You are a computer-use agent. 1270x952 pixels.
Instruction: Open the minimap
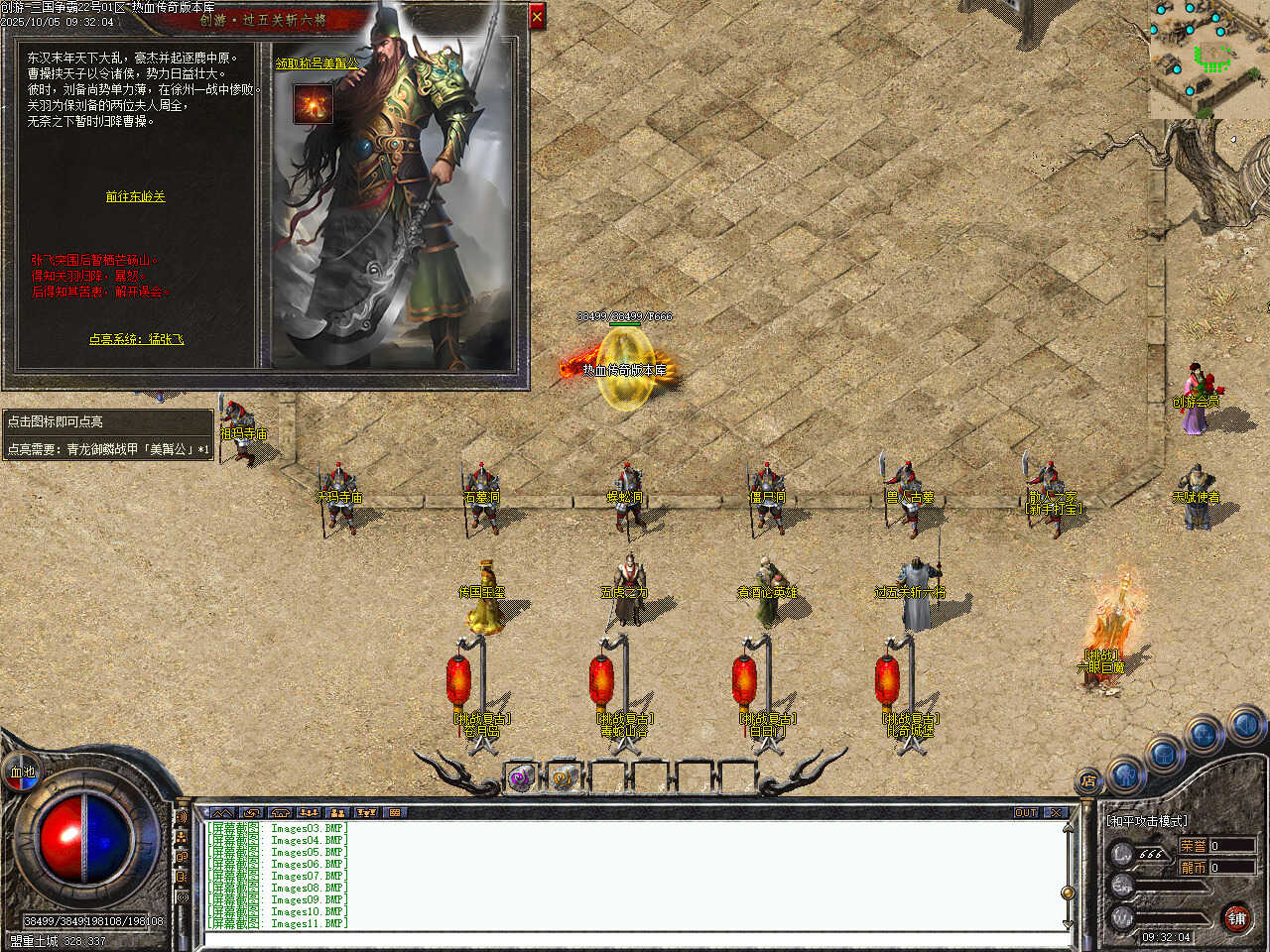point(1208,58)
